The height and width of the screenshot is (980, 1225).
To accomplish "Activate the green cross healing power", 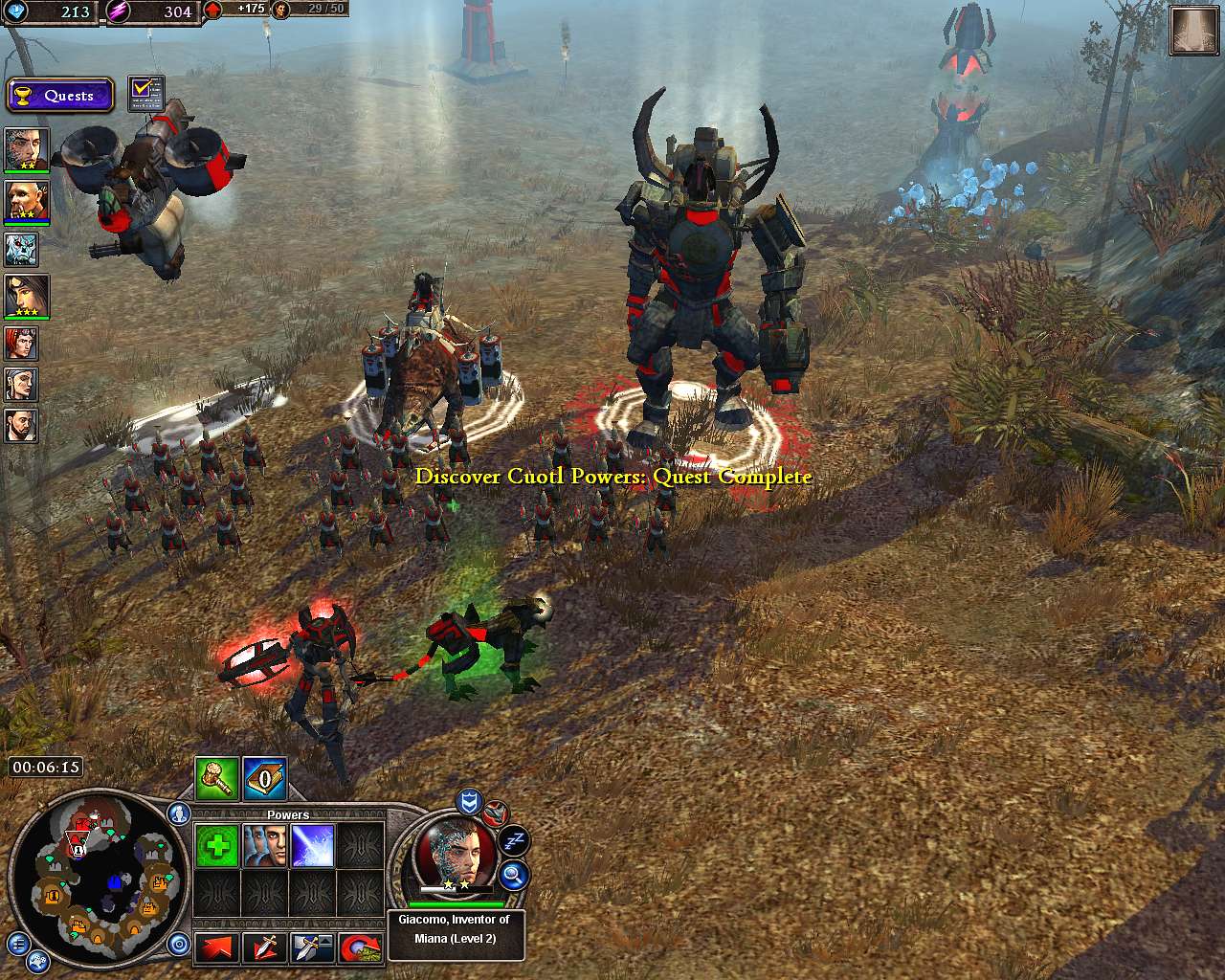I will pyautogui.click(x=217, y=846).
